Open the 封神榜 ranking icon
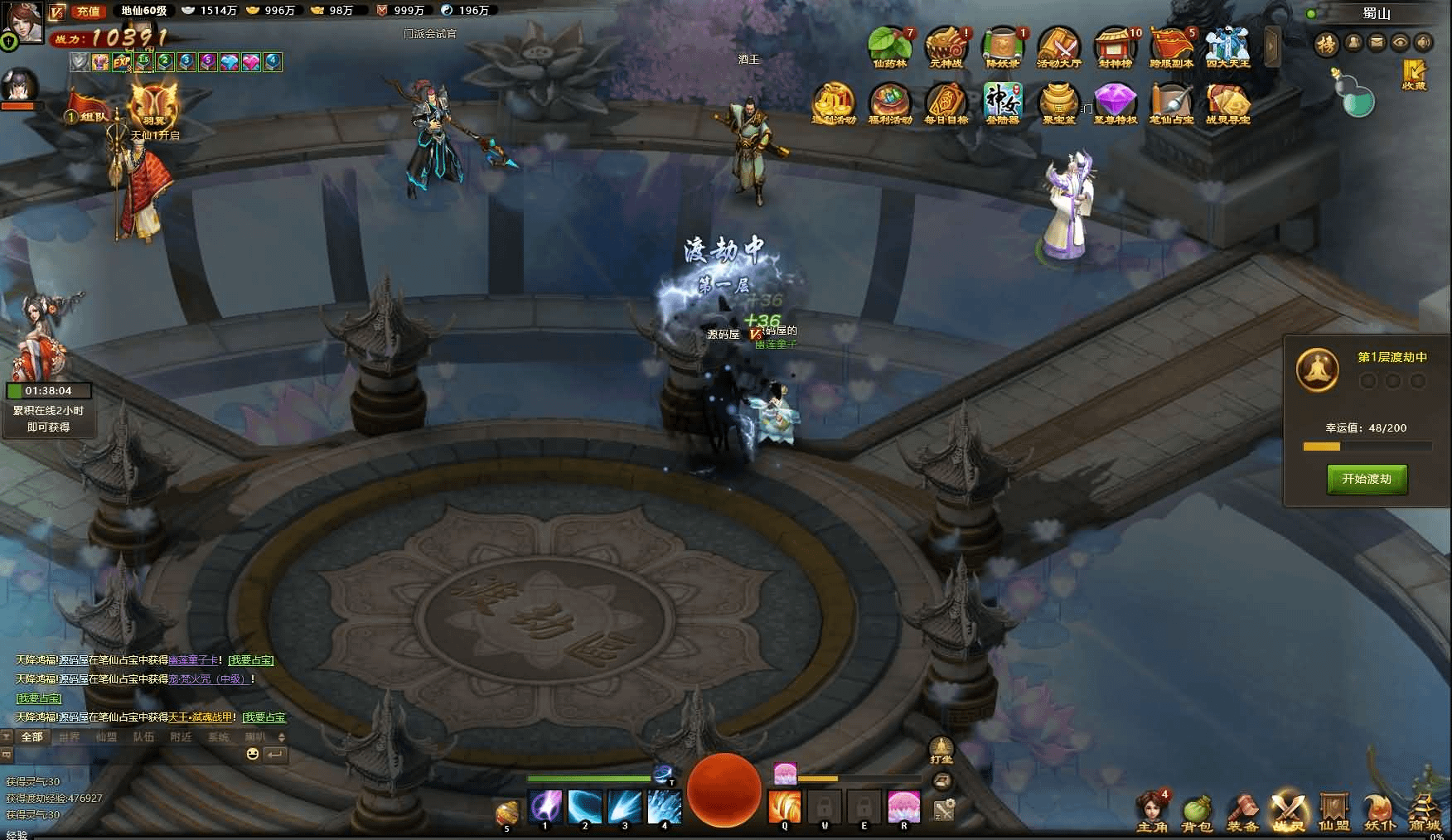Viewport: 1452px width, 840px height. coord(1115,46)
